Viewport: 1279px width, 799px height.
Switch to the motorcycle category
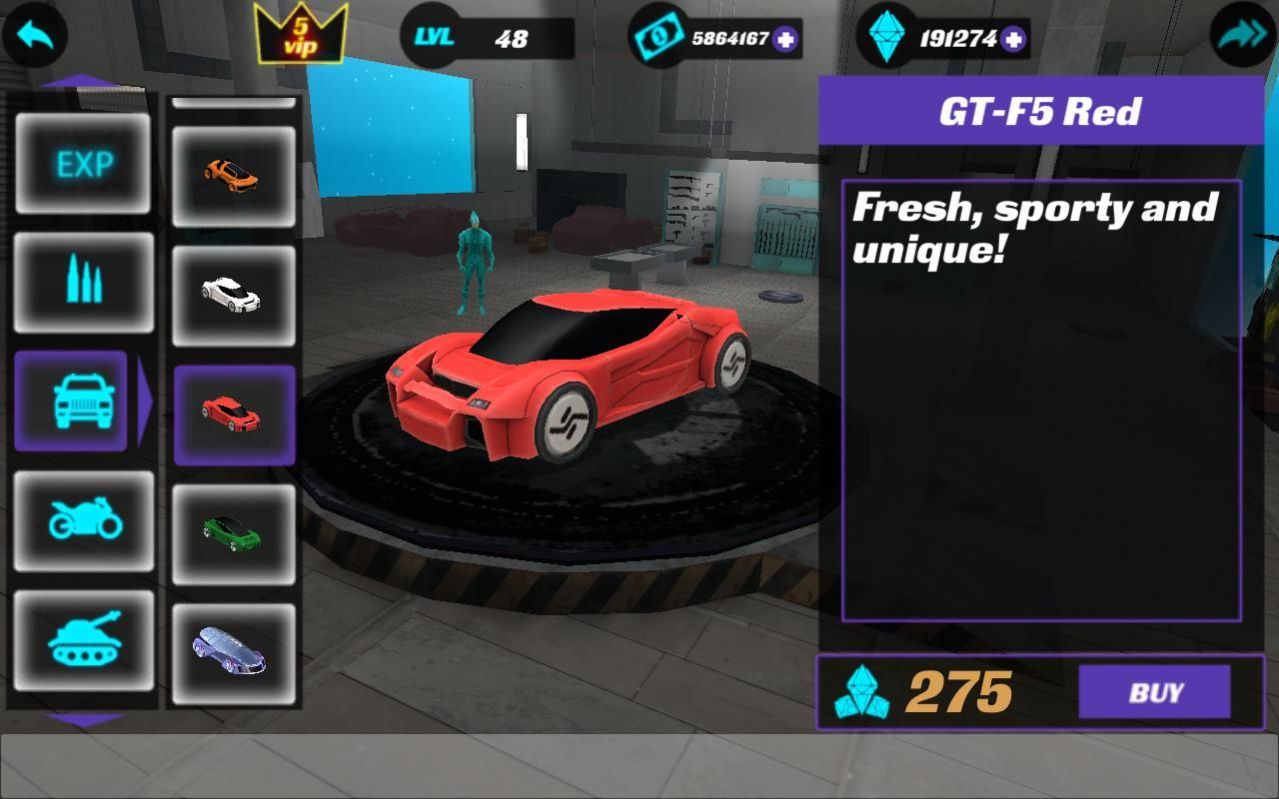84,520
